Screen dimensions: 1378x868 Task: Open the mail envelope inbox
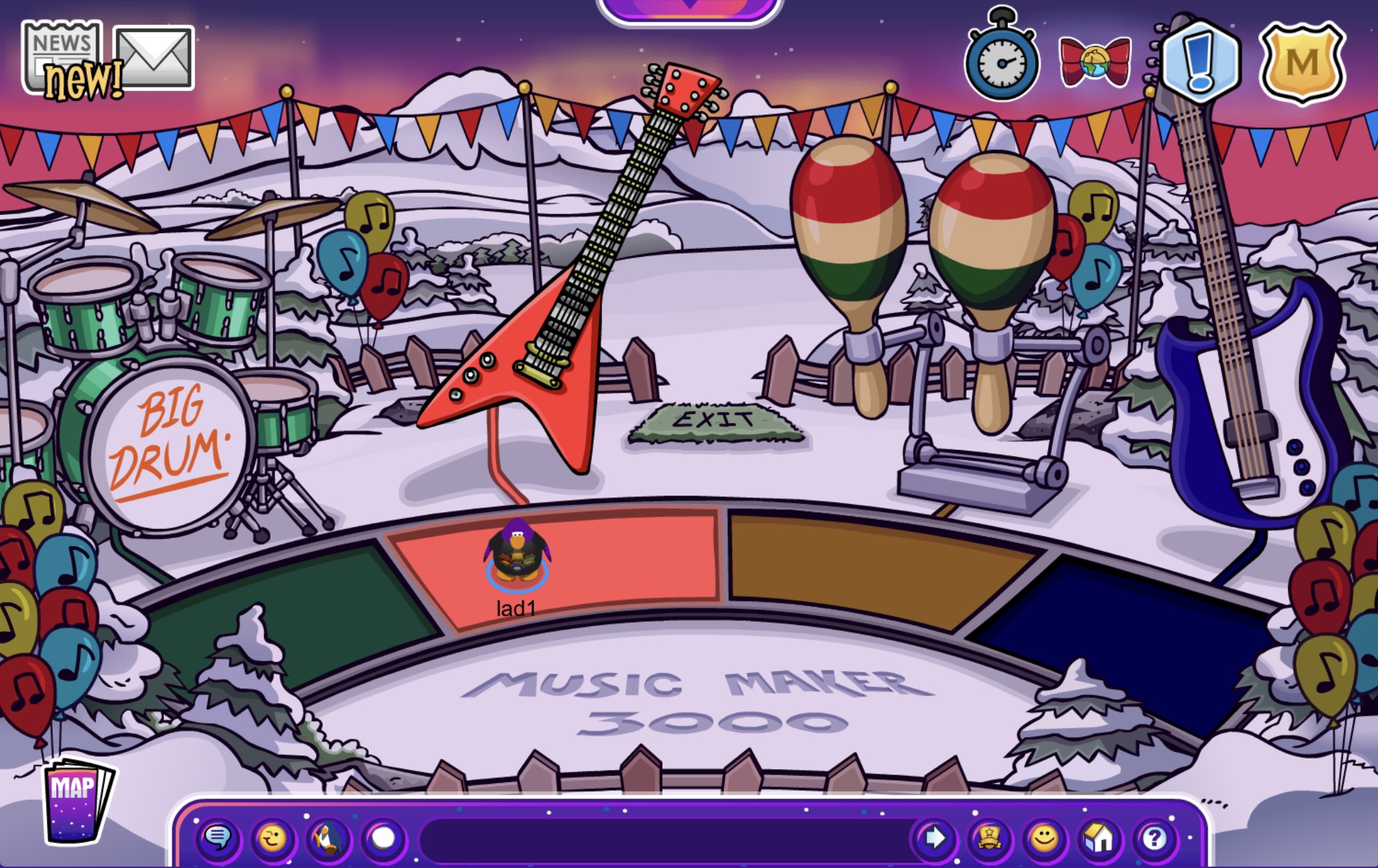[x=154, y=57]
